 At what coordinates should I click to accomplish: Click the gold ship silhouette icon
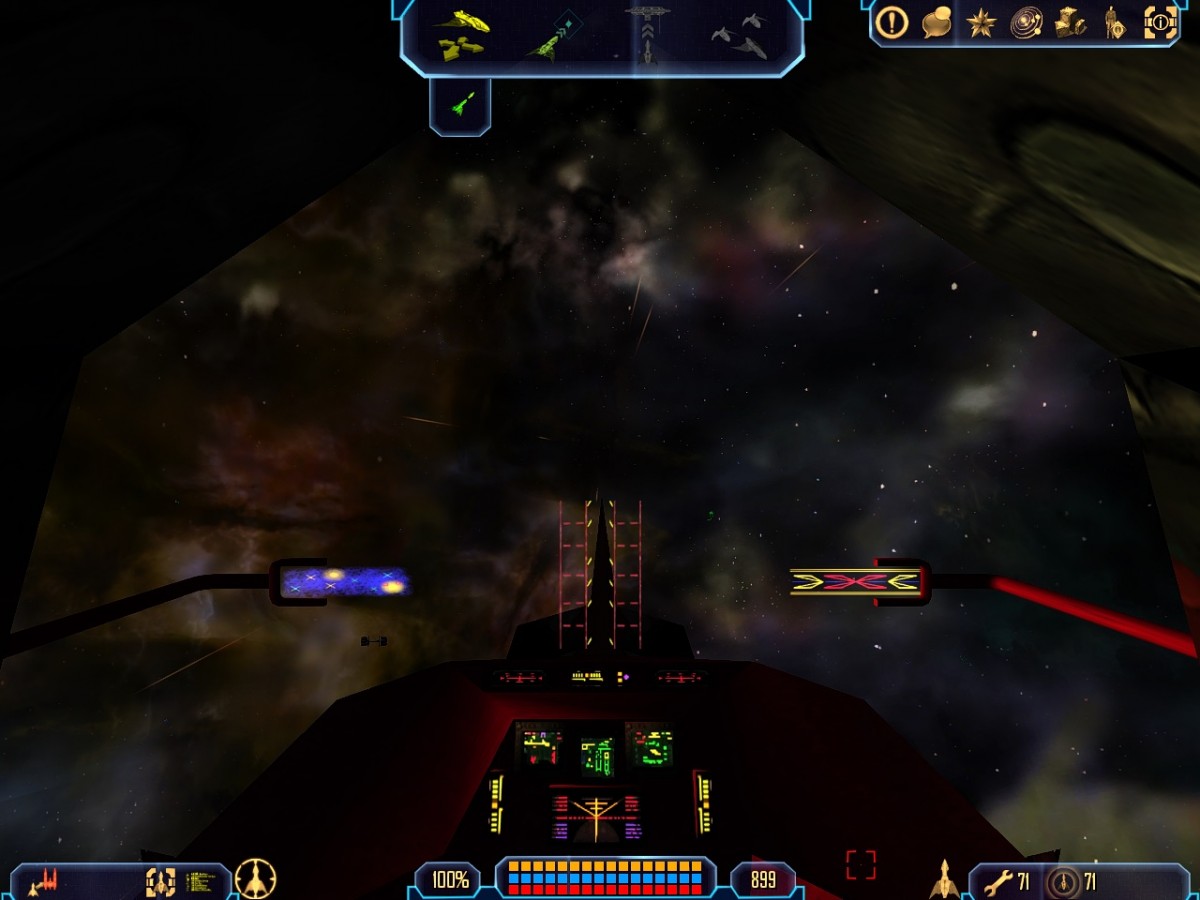click(944, 879)
